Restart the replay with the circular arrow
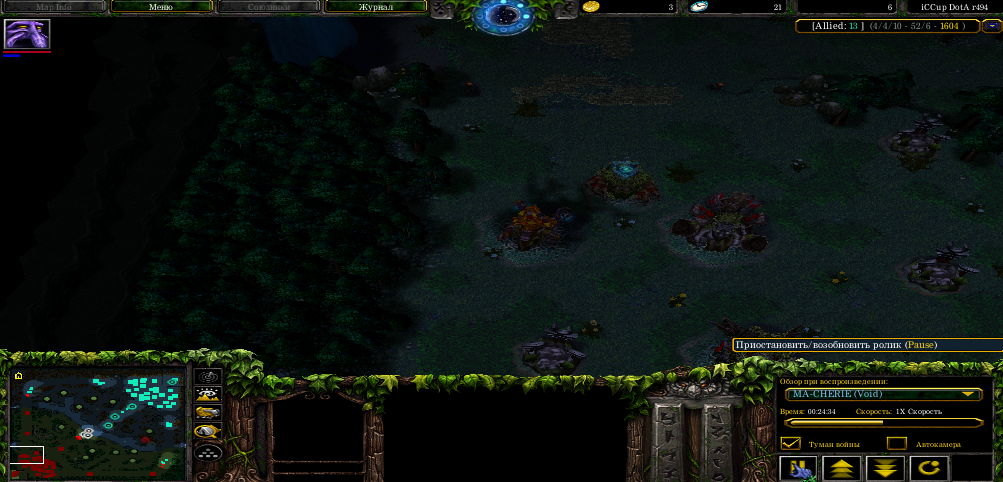This screenshot has height=482, width=1003. point(929,468)
